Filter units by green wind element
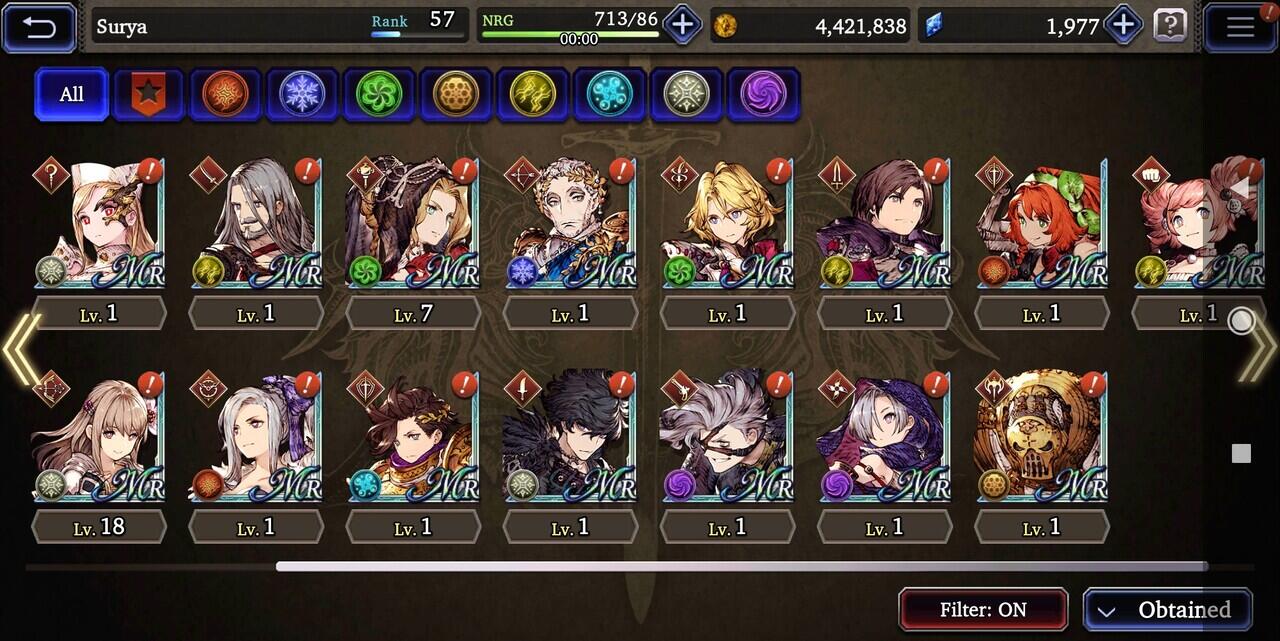 click(379, 94)
